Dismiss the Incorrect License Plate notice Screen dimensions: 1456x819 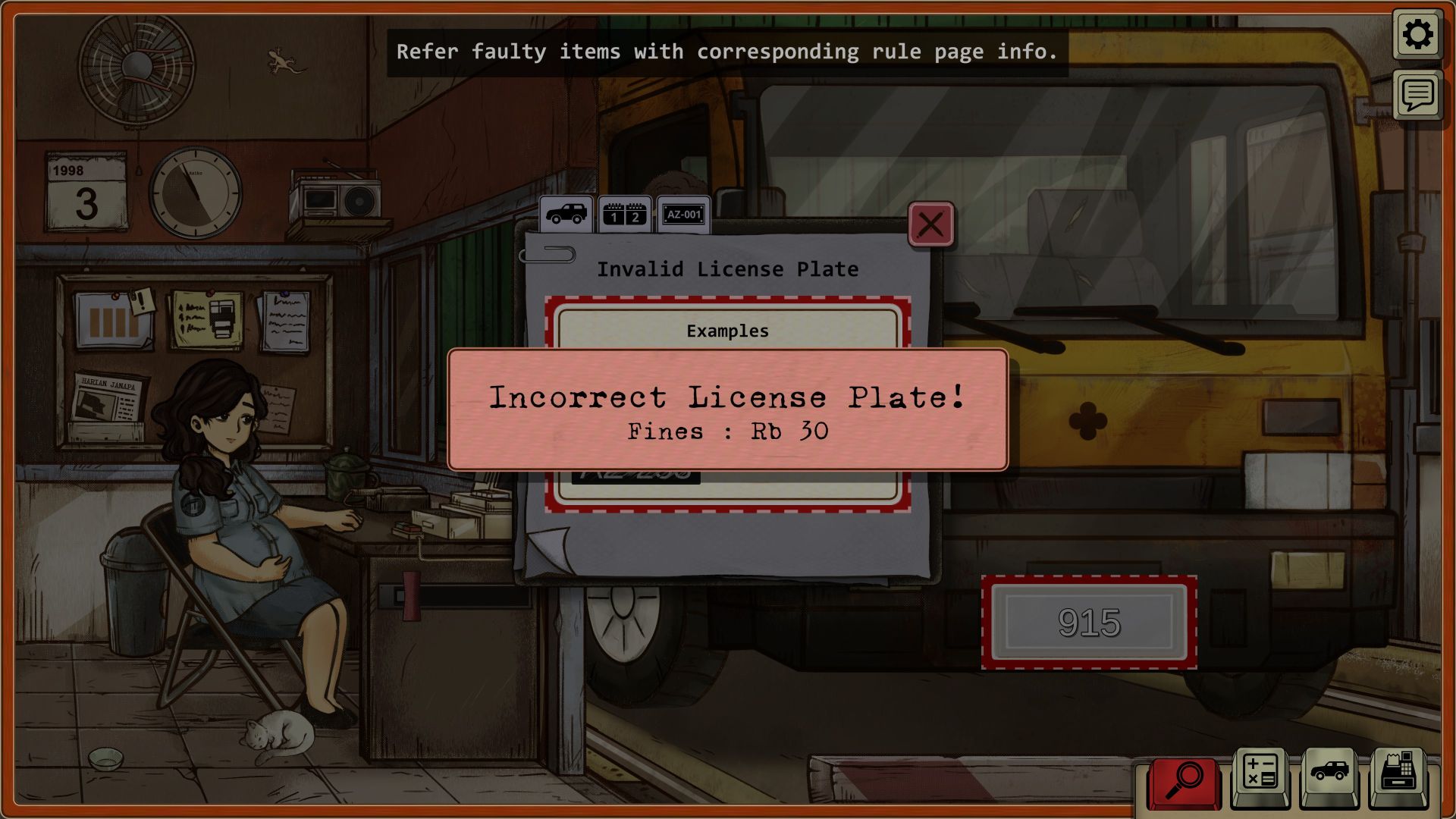(x=727, y=409)
